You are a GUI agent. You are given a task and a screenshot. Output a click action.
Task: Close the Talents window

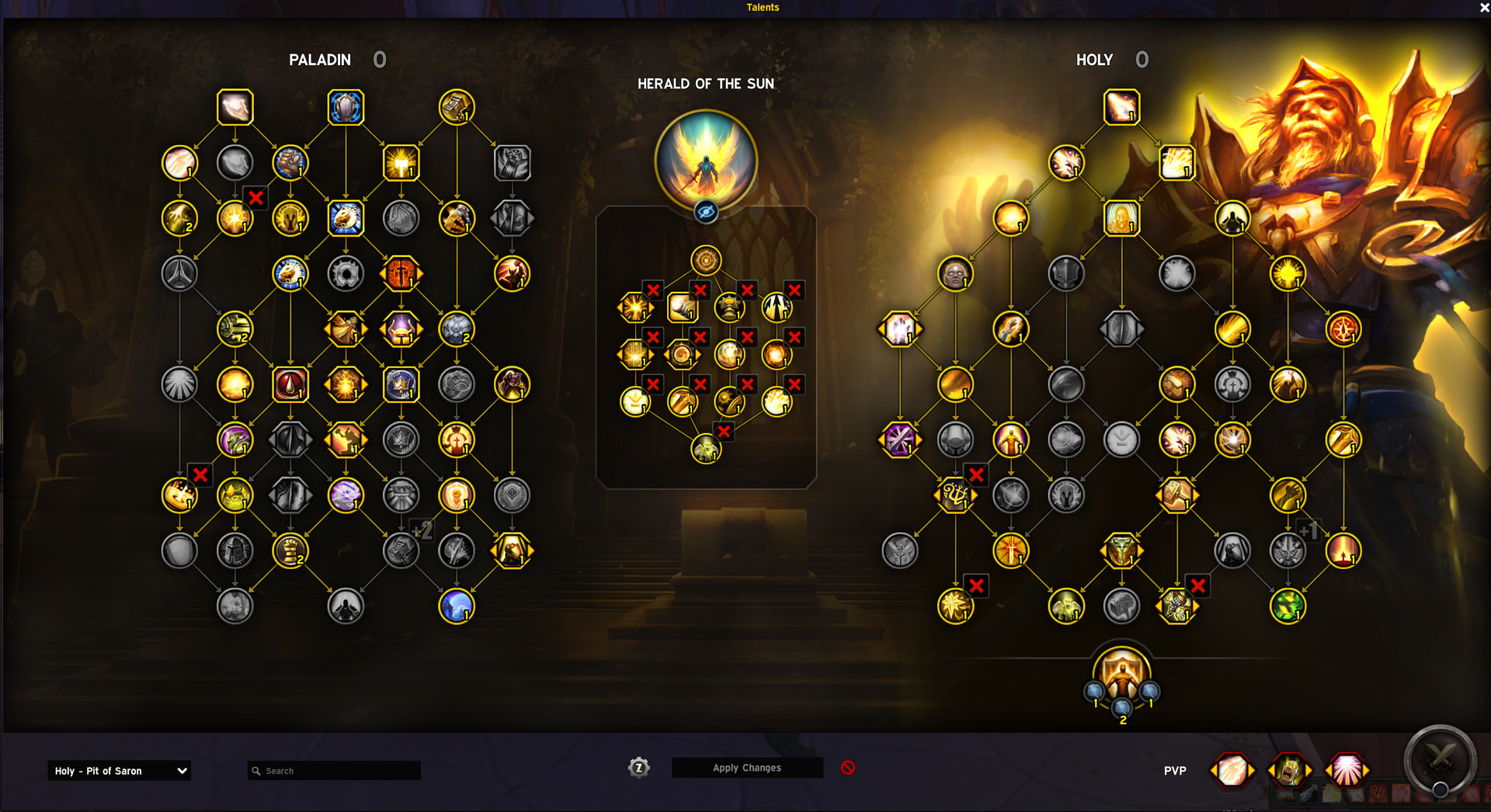[x=1484, y=8]
